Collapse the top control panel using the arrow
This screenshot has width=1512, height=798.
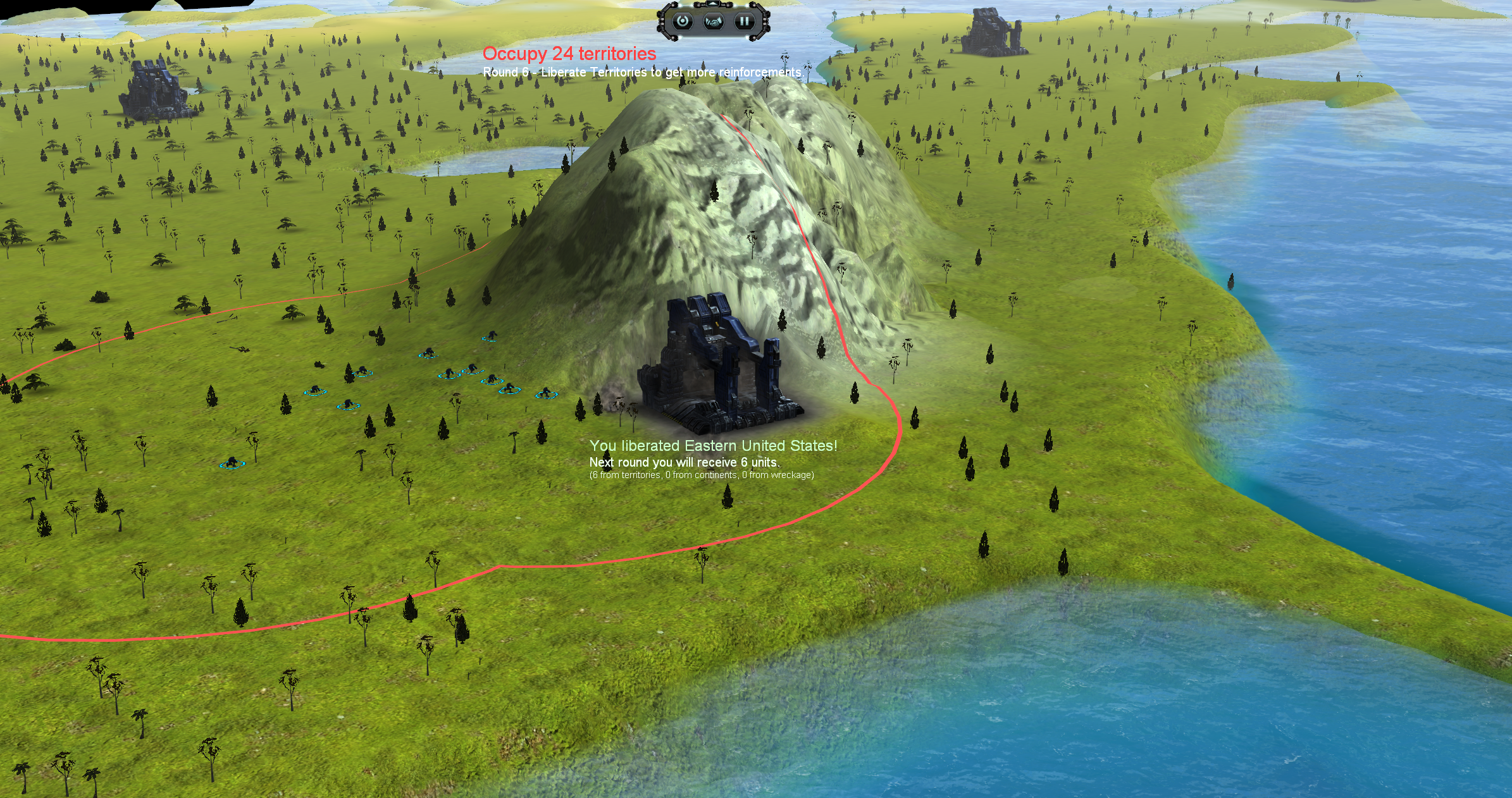tap(714, 5)
